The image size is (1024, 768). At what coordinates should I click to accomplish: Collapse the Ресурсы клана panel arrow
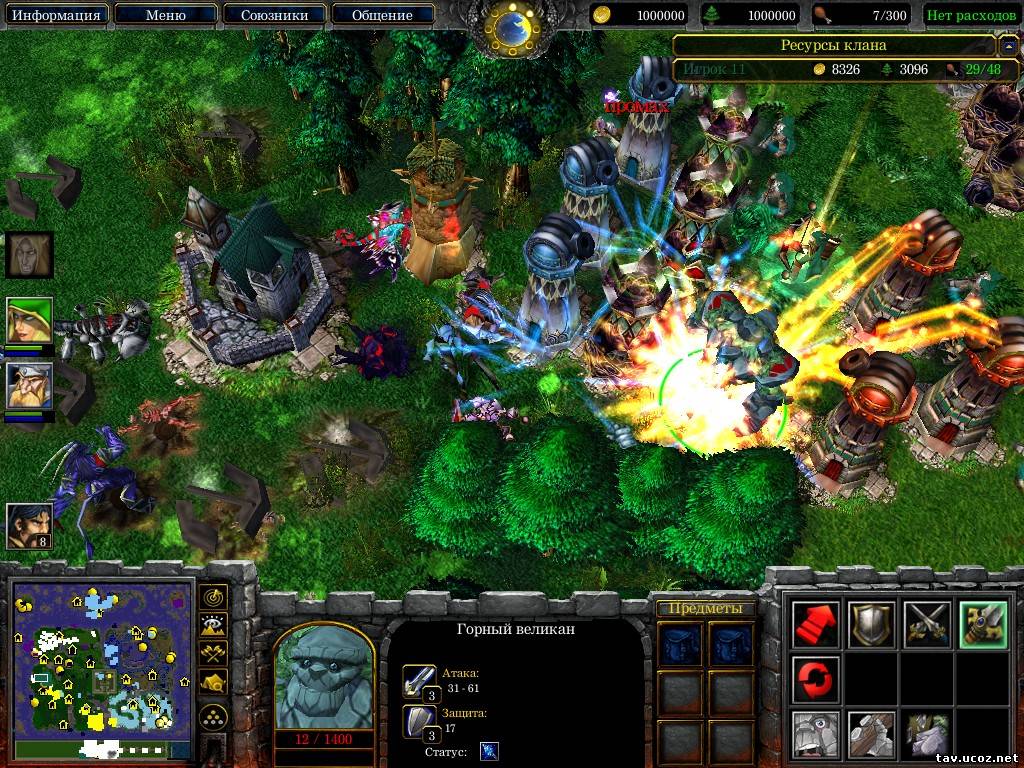pyautogui.click(x=1008, y=46)
